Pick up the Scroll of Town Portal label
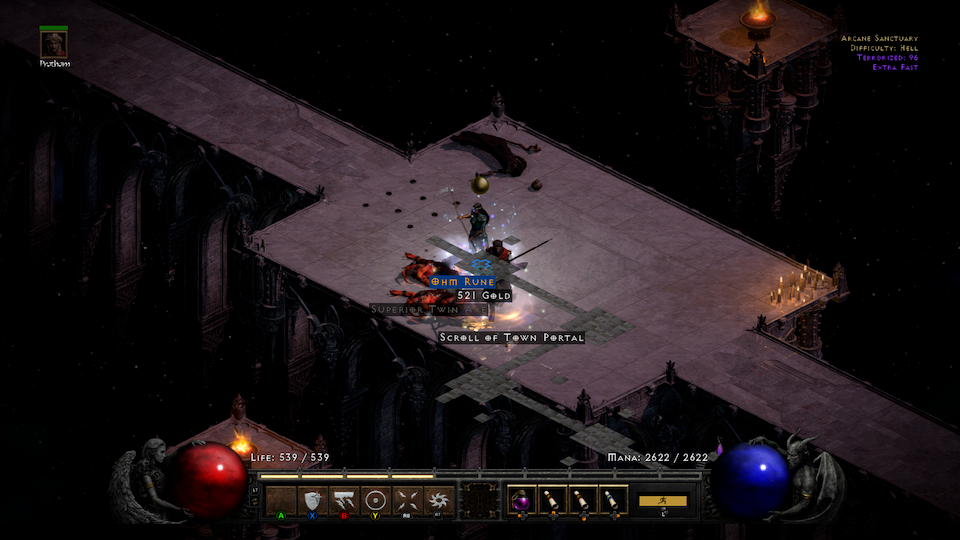Viewport: 960px width, 540px height. click(512, 338)
